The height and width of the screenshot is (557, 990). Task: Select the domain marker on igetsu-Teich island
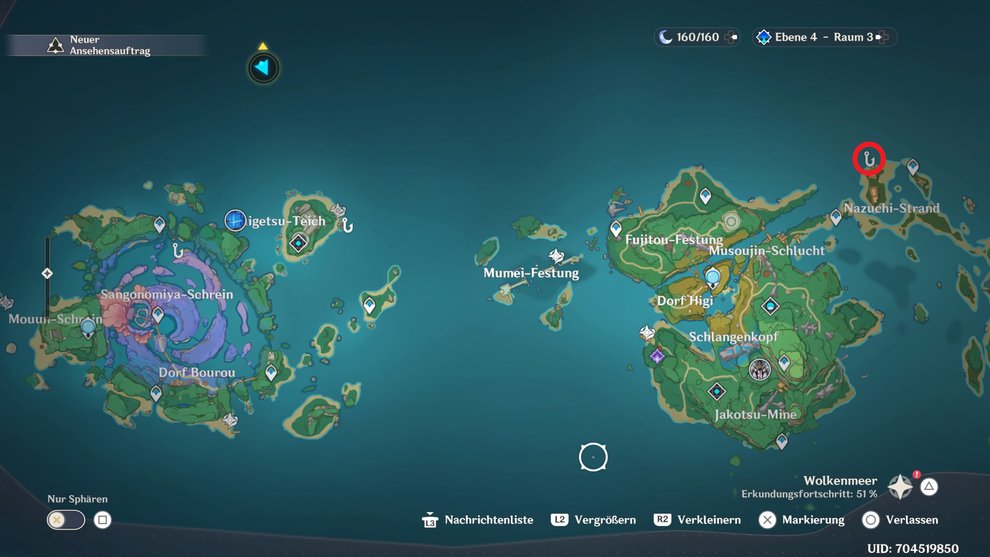(x=298, y=243)
